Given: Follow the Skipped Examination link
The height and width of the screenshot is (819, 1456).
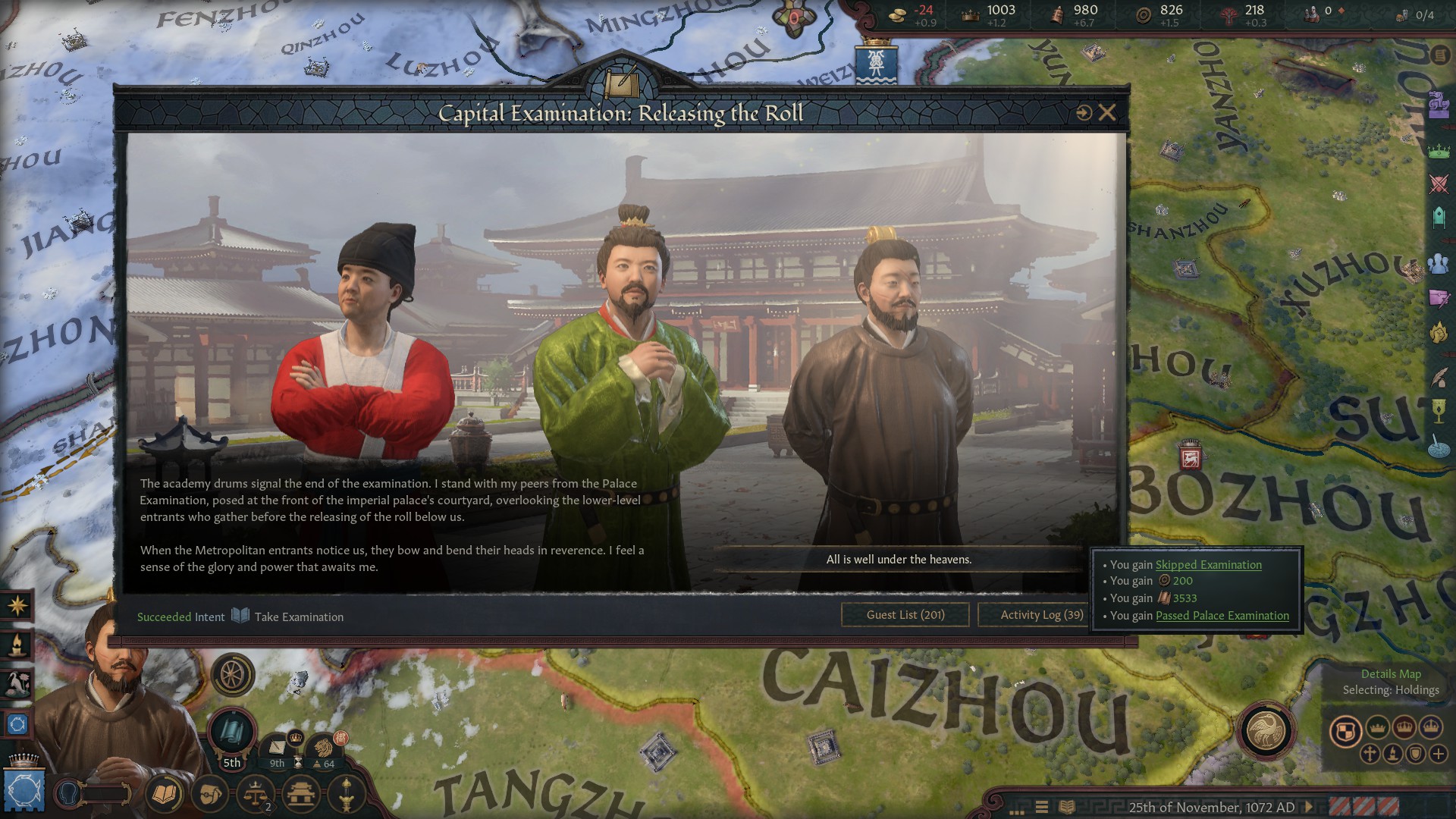Looking at the screenshot, I should [x=1208, y=565].
